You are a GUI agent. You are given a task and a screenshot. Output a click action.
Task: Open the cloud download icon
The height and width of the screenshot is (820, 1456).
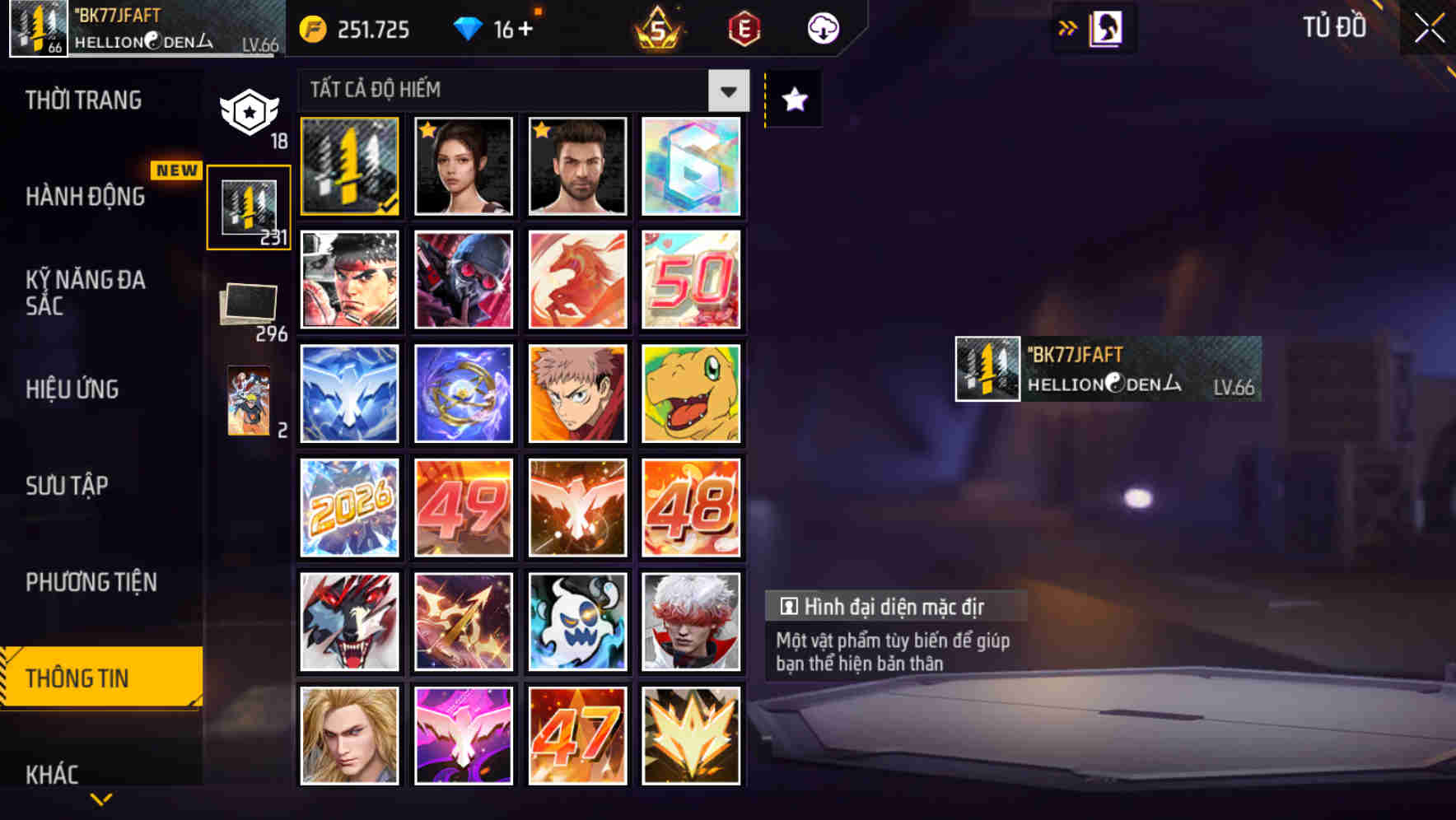(823, 28)
